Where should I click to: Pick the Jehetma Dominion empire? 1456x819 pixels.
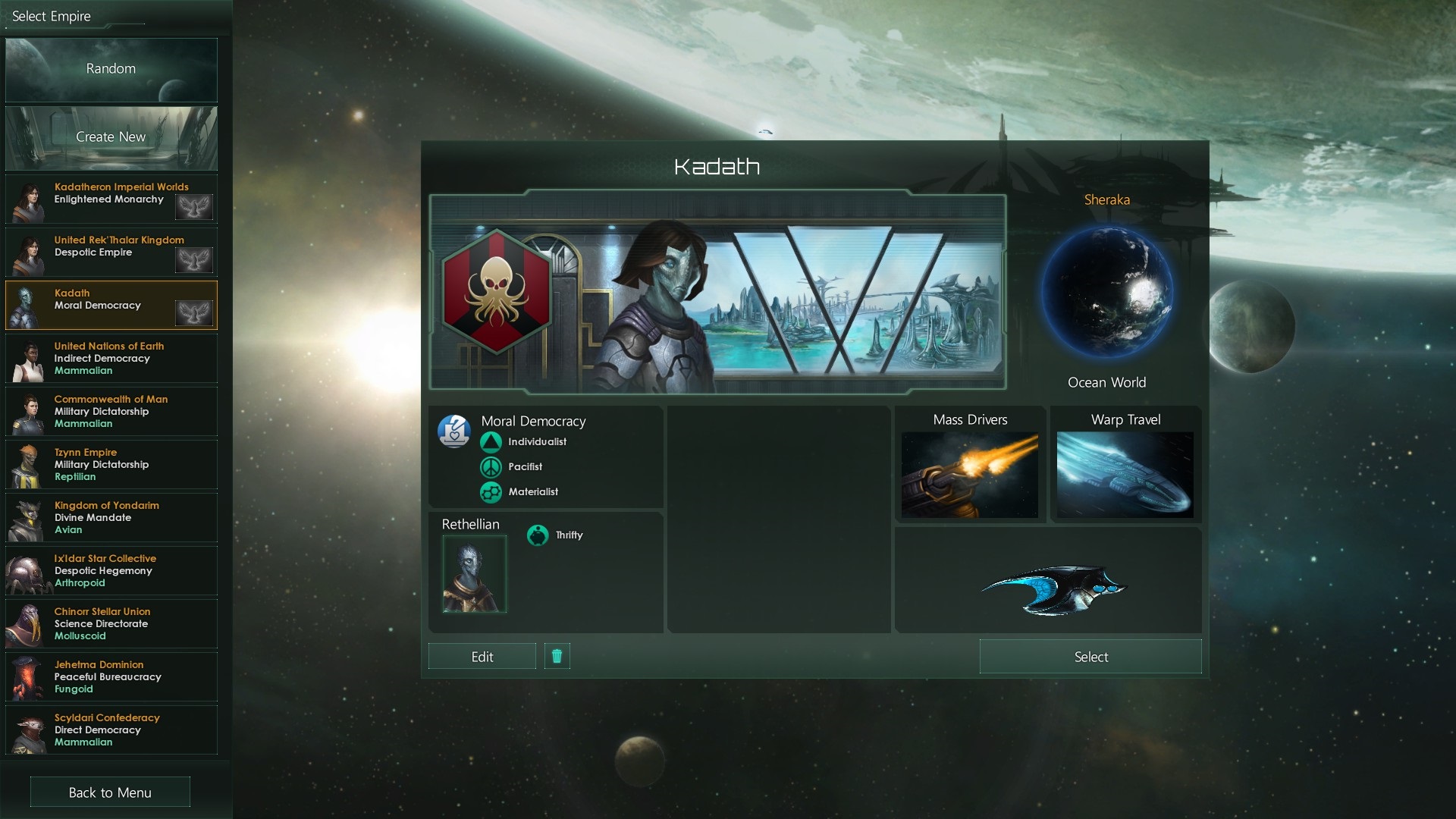111,676
